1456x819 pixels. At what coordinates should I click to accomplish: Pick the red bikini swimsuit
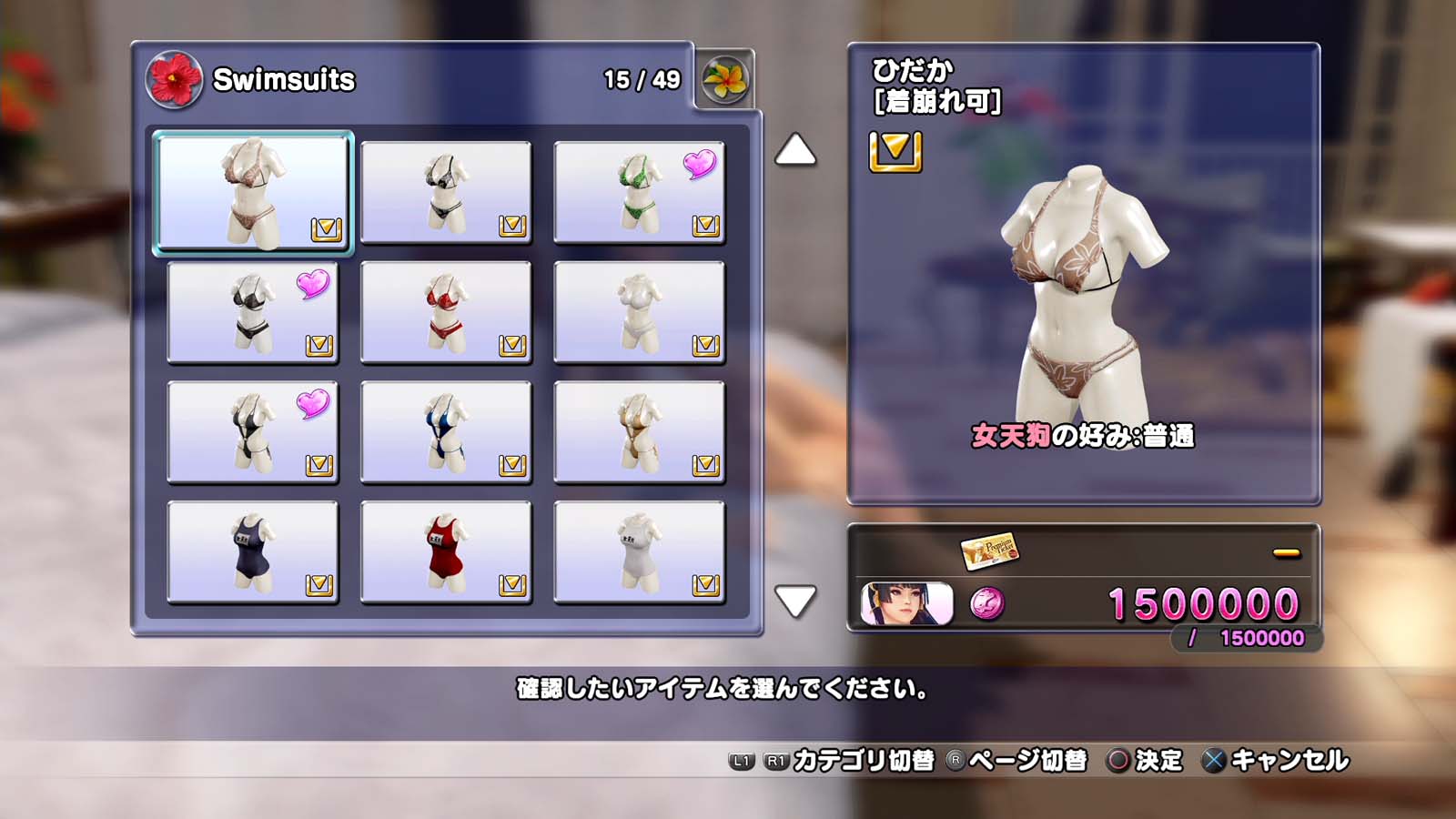click(x=446, y=312)
